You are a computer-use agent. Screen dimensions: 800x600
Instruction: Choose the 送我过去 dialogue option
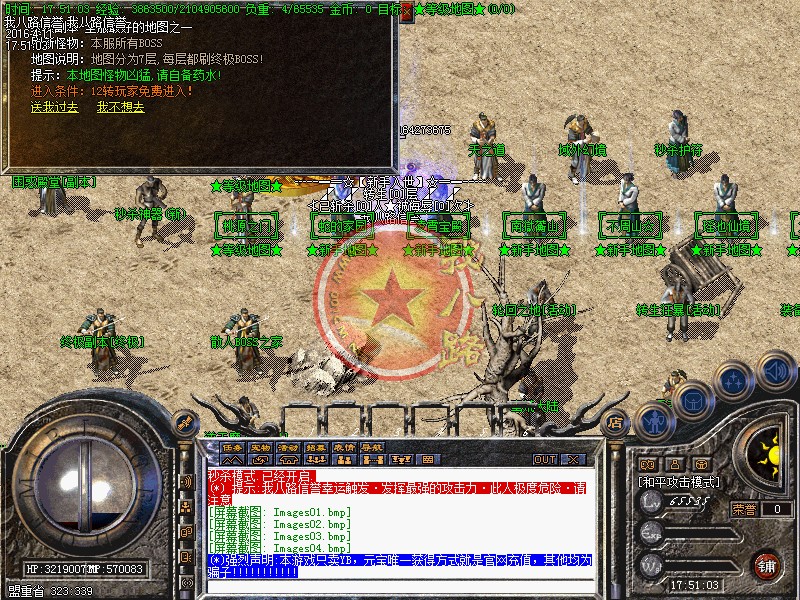point(54,107)
